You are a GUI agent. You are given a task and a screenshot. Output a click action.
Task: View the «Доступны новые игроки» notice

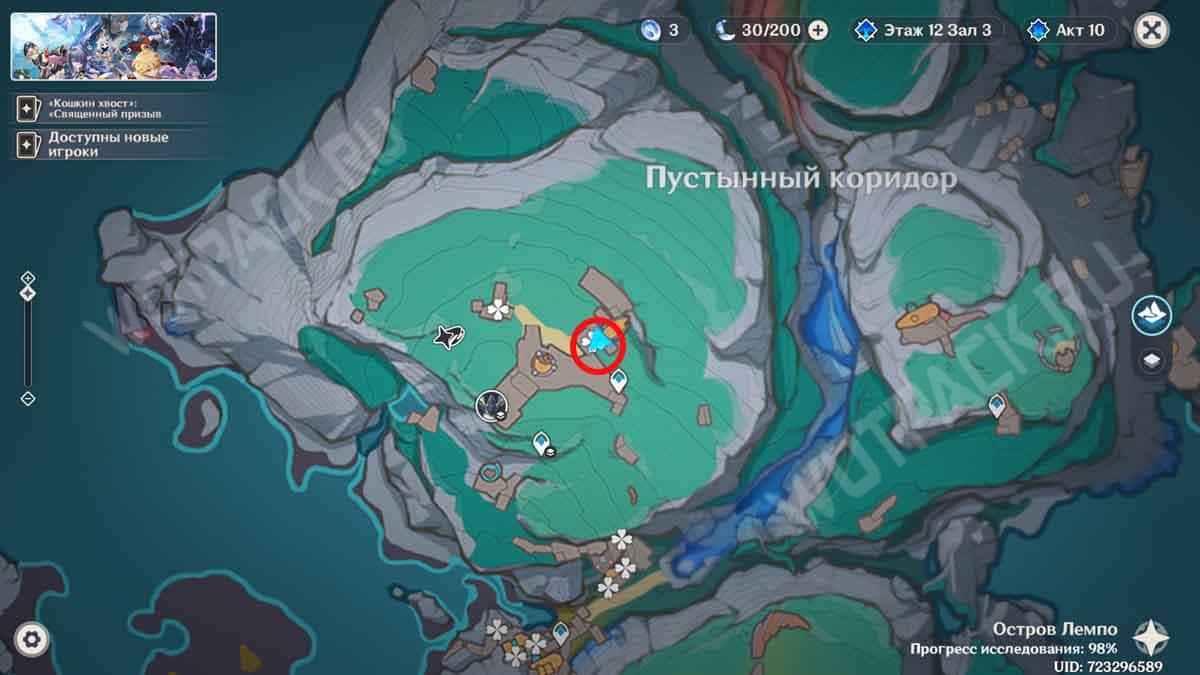tap(112, 144)
